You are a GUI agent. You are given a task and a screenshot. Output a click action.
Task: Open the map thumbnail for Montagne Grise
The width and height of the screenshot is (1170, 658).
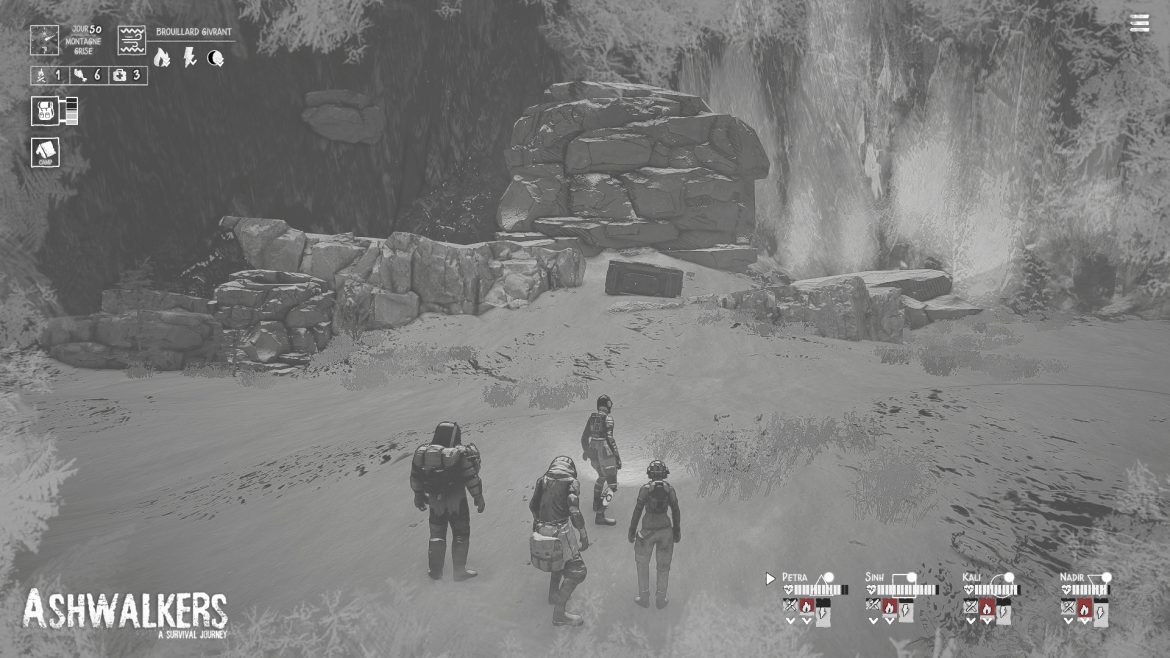click(x=44, y=40)
